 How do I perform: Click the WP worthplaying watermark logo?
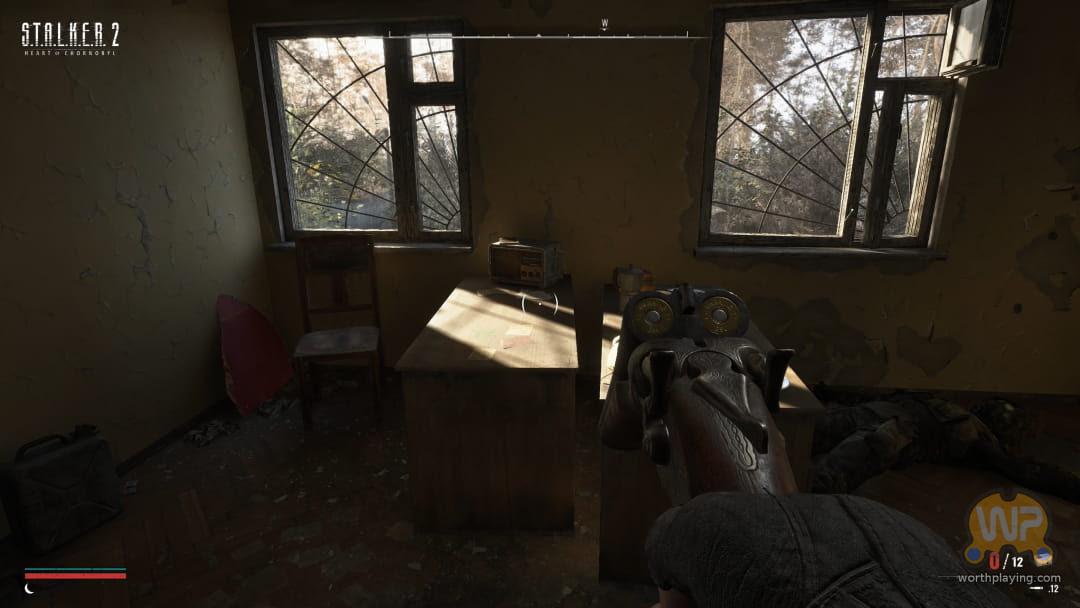coord(1006,527)
